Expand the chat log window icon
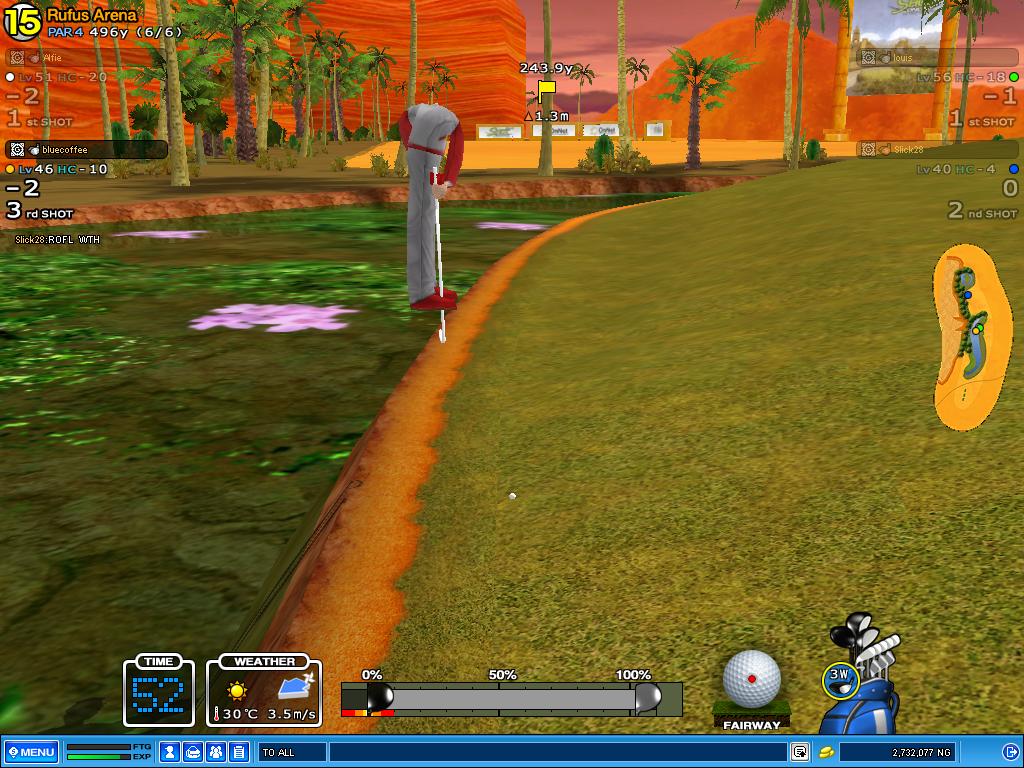Image resolution: width=1024 pixels, height=768 pixels. (800, 752)
